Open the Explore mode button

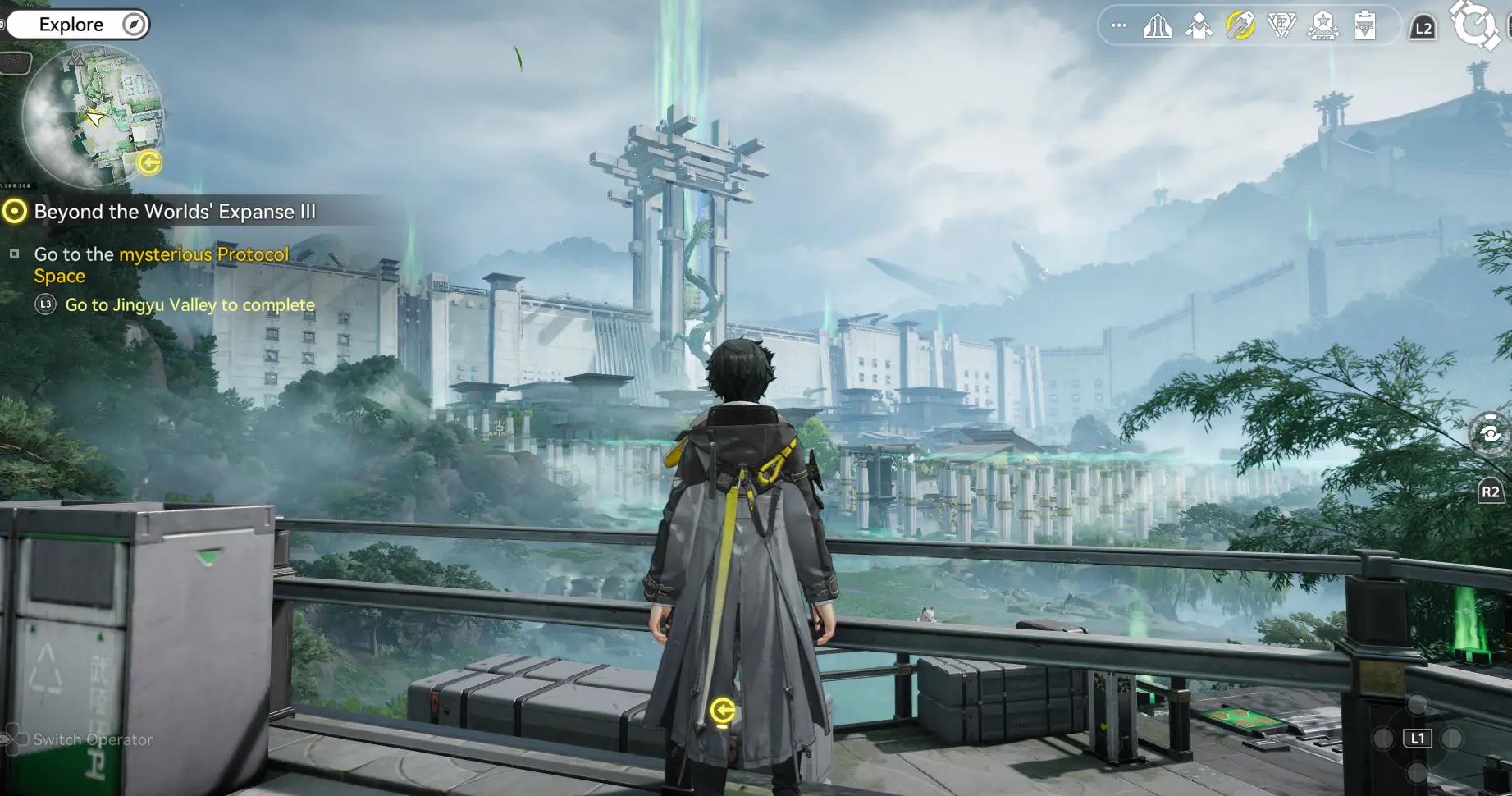click(x=78, y=25)
